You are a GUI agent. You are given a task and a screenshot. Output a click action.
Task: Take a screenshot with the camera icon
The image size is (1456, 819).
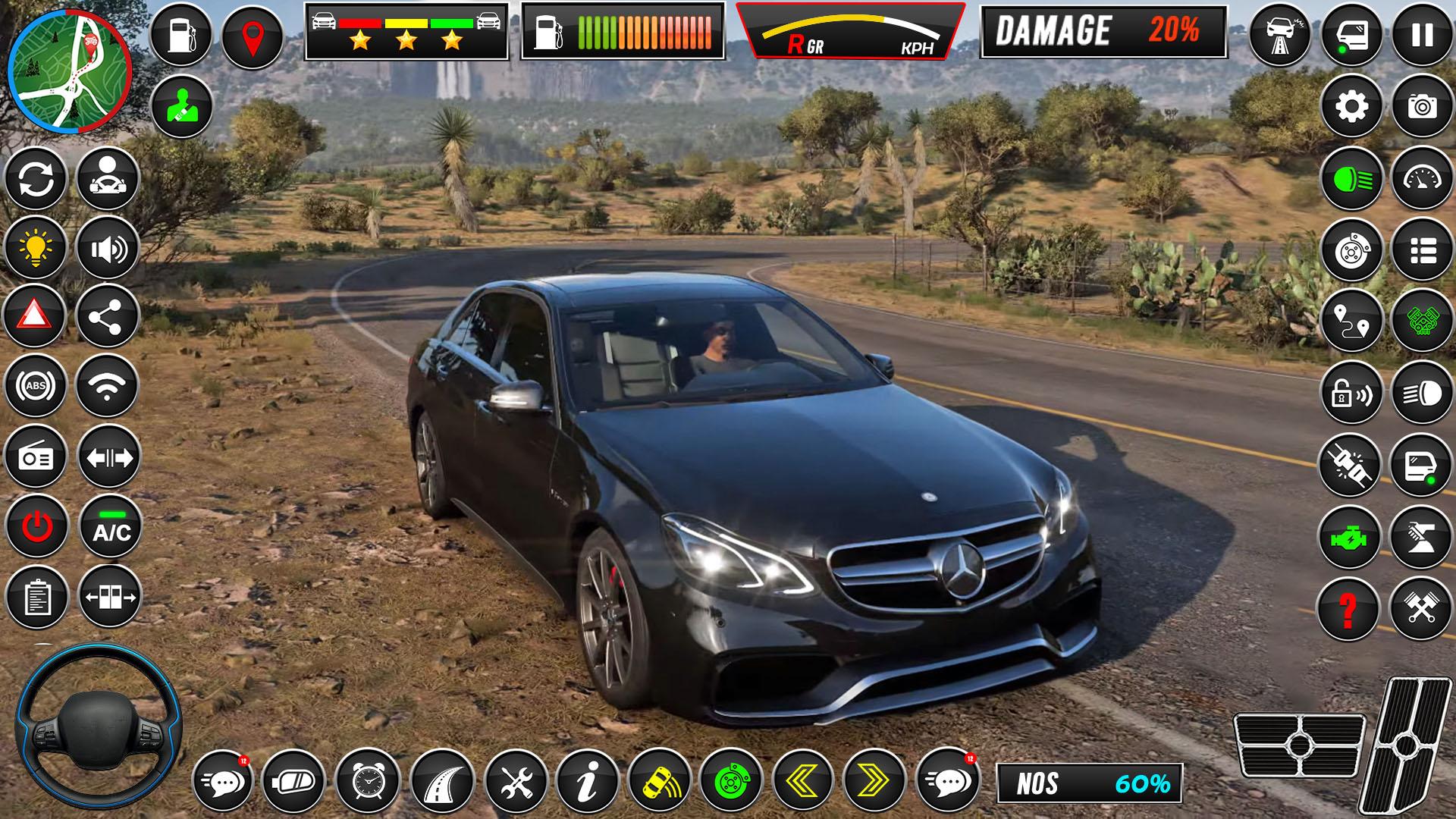click(1422, 107)
